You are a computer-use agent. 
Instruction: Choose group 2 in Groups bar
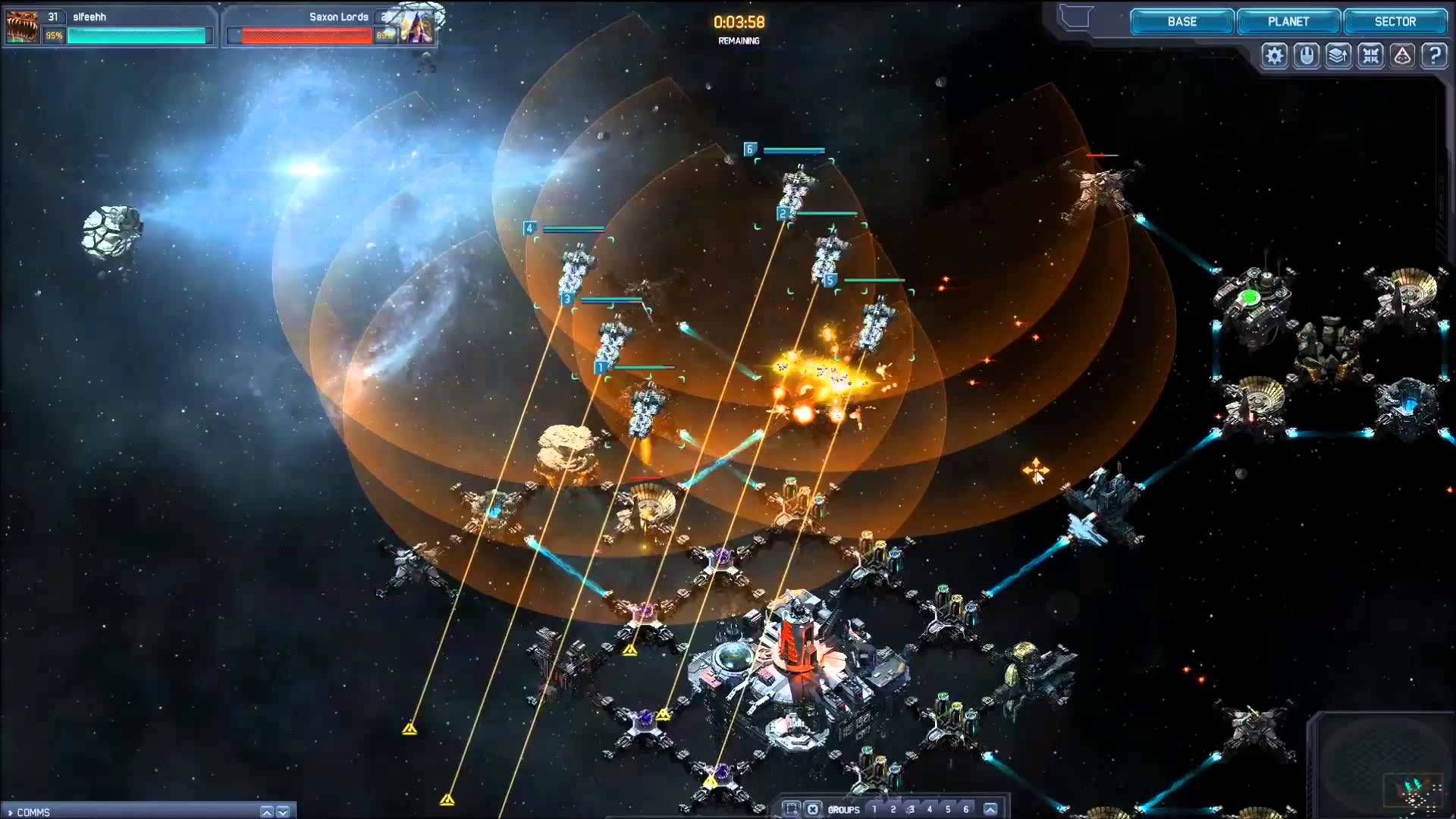pyautogui.click(x=893, y=809)
